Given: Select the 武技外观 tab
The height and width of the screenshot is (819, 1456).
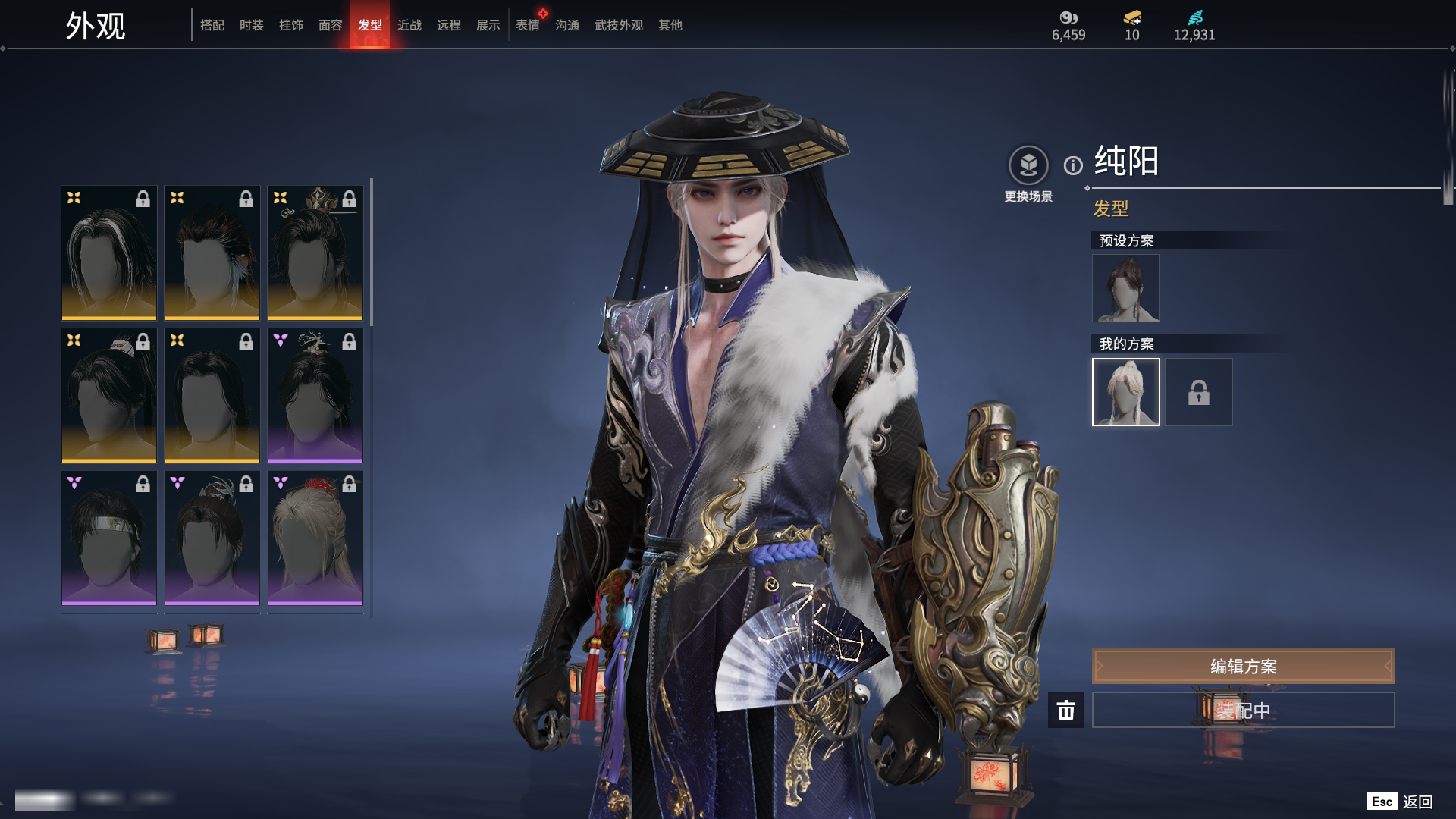Looking at the screenshot, I should click(619, 25).
